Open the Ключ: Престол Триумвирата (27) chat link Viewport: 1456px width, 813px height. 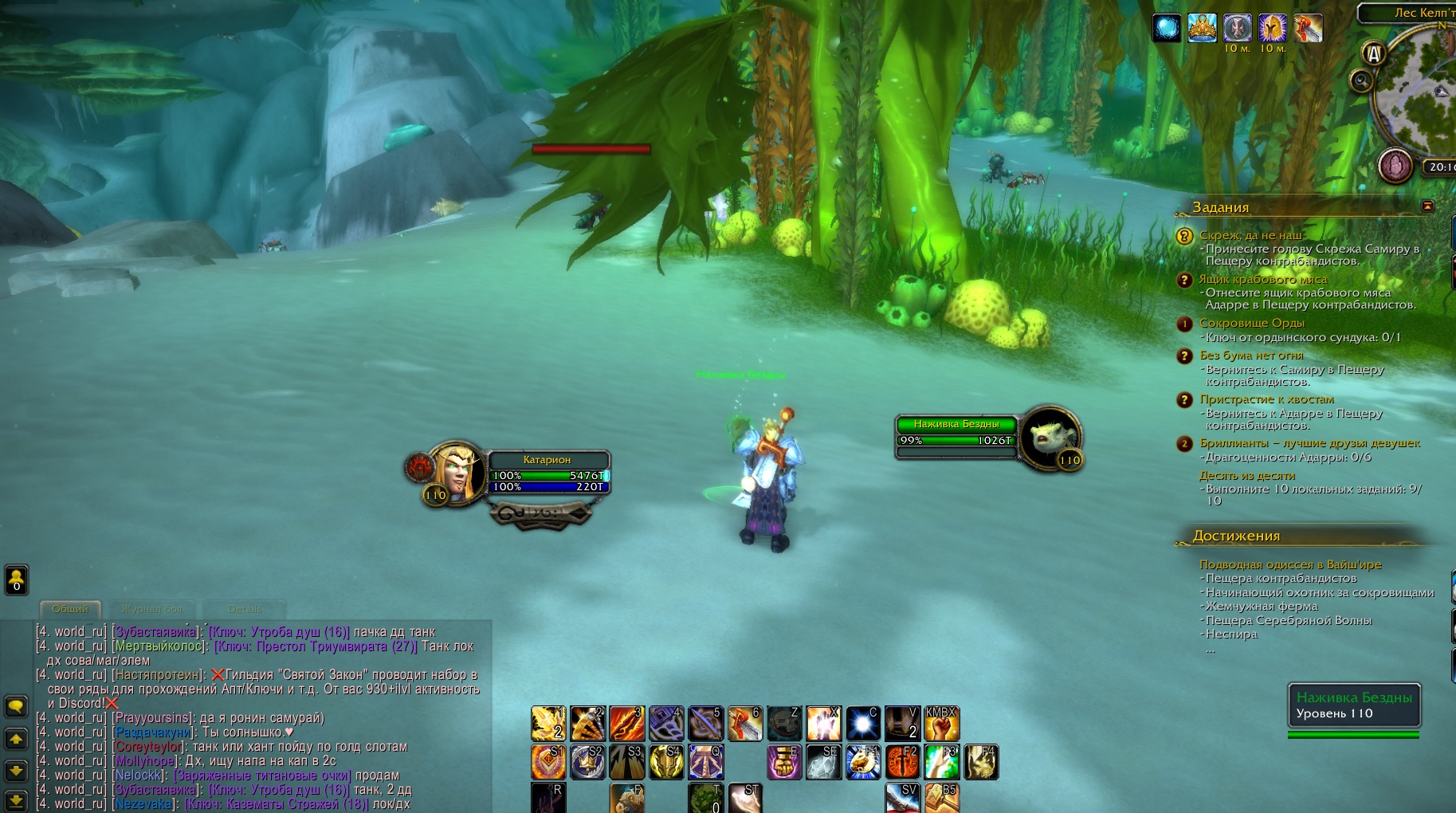[316, 646]
